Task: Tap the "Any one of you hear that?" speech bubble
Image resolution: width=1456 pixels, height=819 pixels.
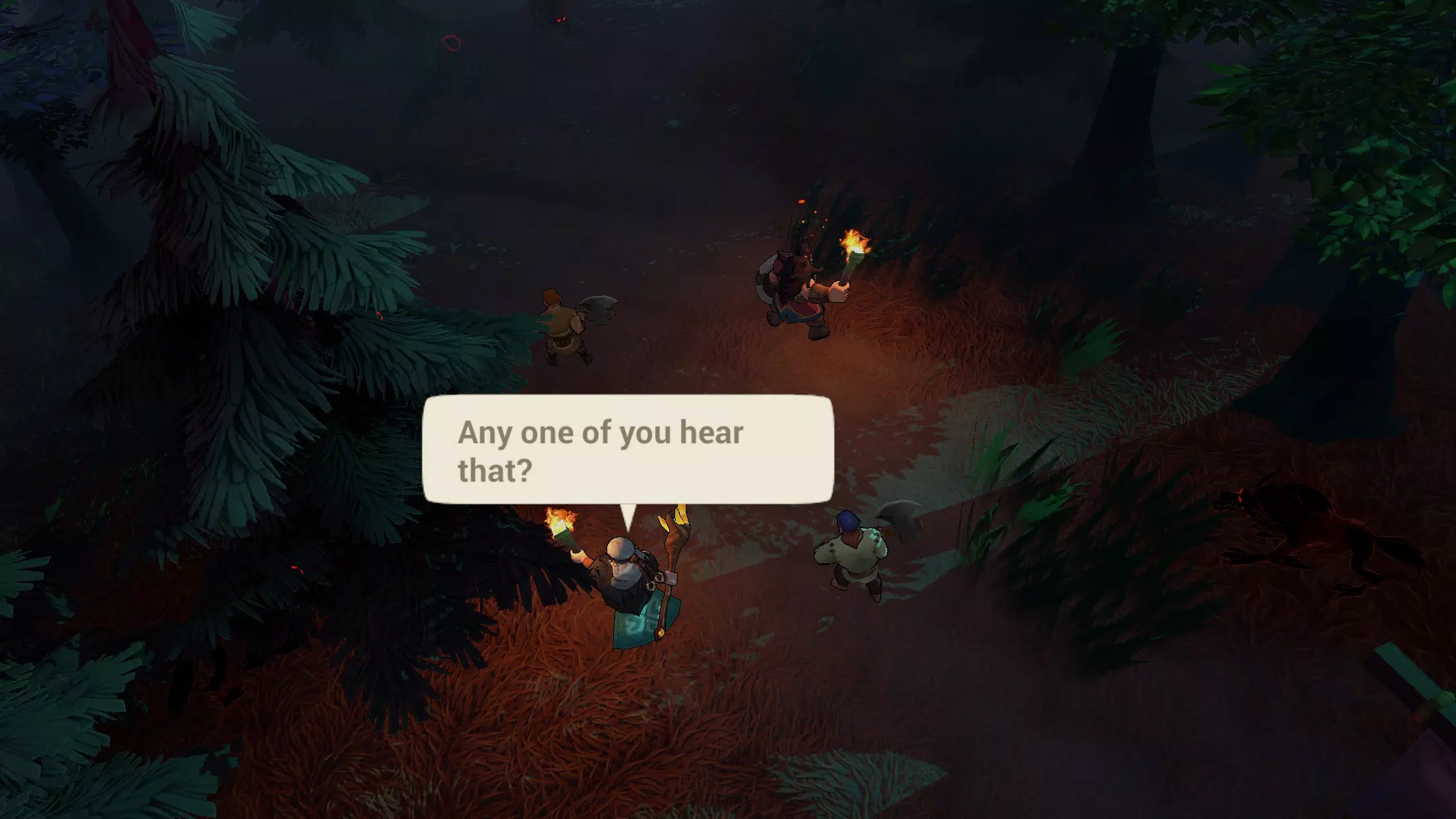Action: pyautogui.click(x=628, y=450)
